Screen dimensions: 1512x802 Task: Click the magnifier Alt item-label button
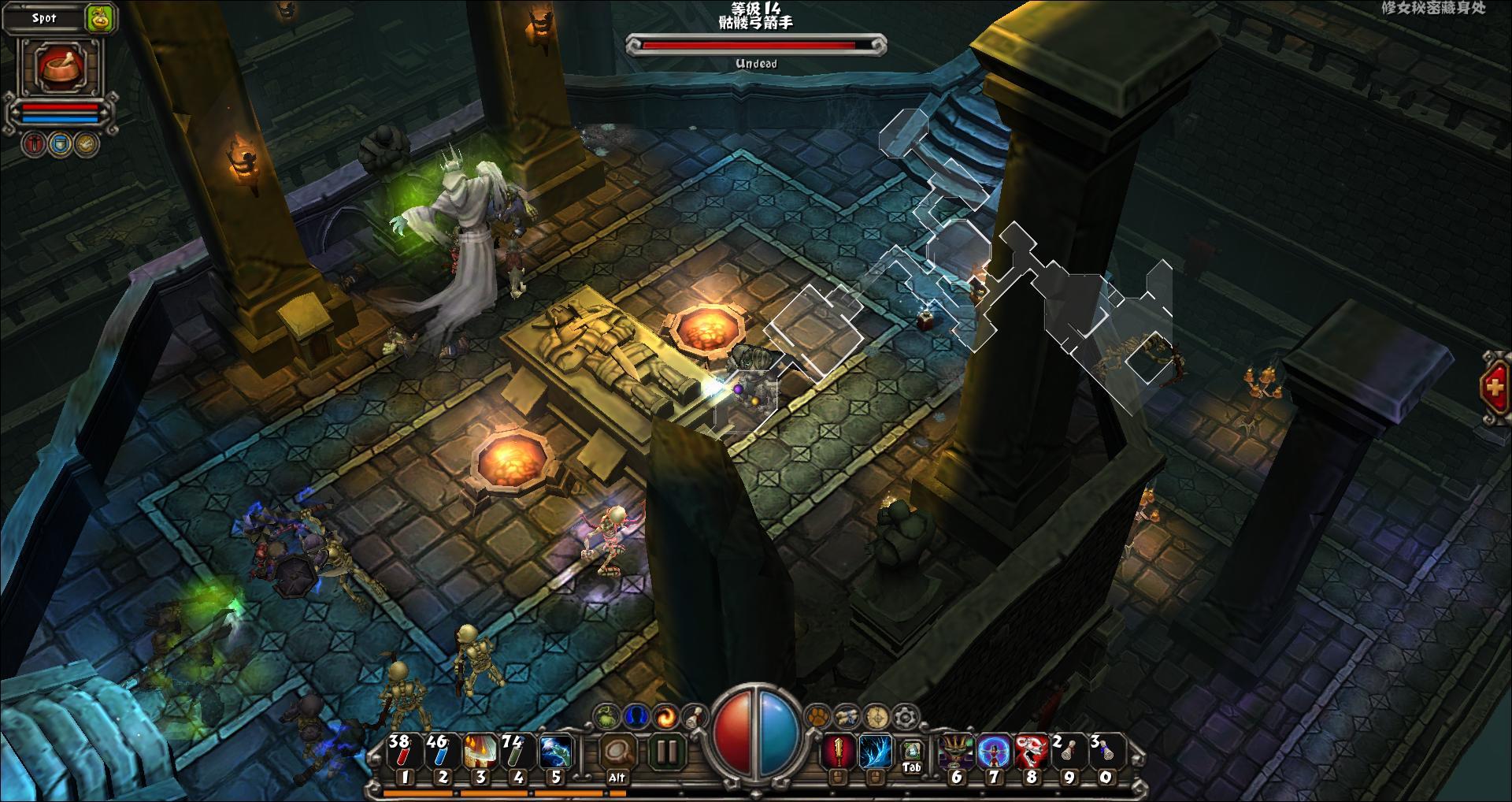tap(617, 752)
